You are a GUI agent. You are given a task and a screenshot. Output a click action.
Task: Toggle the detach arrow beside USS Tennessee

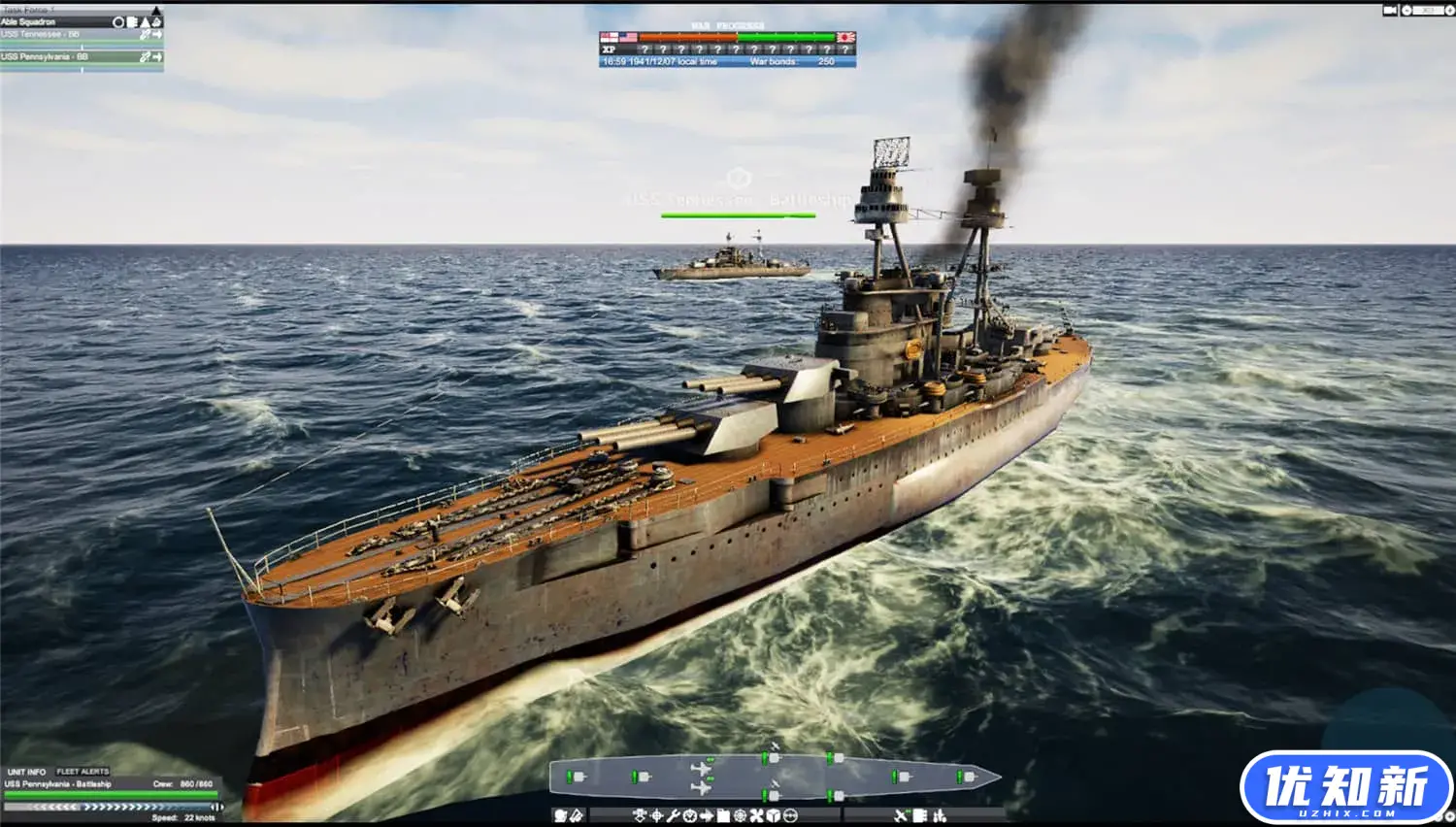(x=158, y=33)
